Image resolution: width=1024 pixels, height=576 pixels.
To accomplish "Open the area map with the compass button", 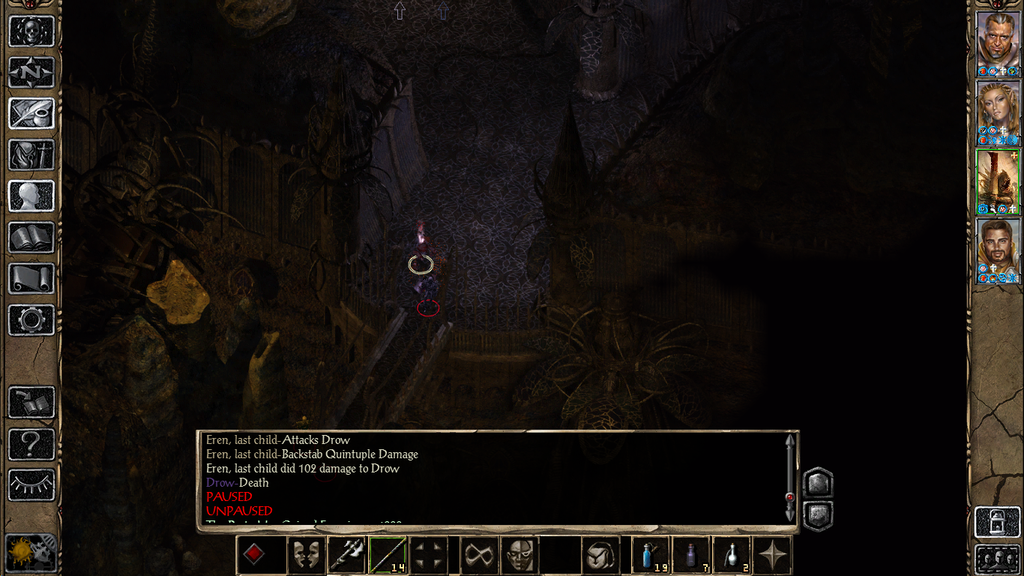I will (31, 72).
